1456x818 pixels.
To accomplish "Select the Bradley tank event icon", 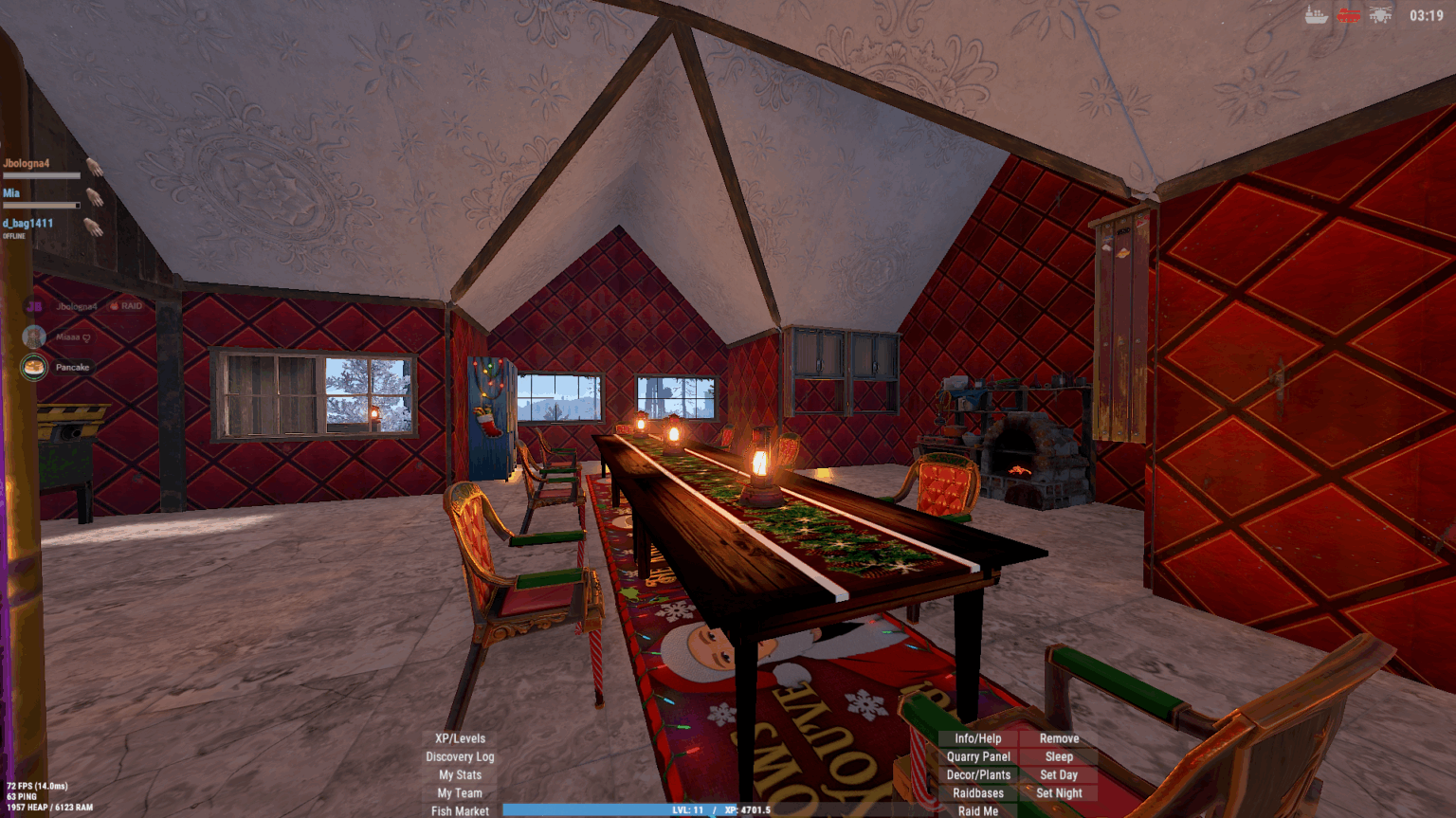I will (1348, 15).
